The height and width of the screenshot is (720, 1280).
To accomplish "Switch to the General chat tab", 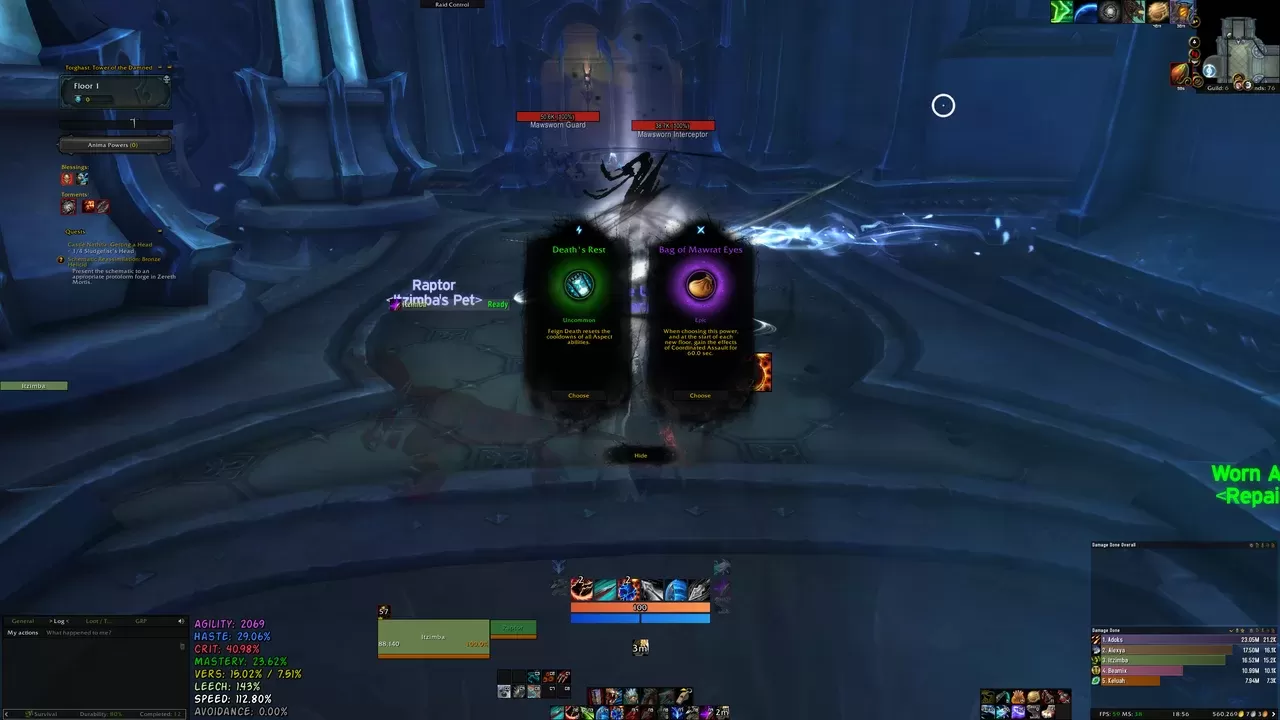I will [x=23, y=621].
